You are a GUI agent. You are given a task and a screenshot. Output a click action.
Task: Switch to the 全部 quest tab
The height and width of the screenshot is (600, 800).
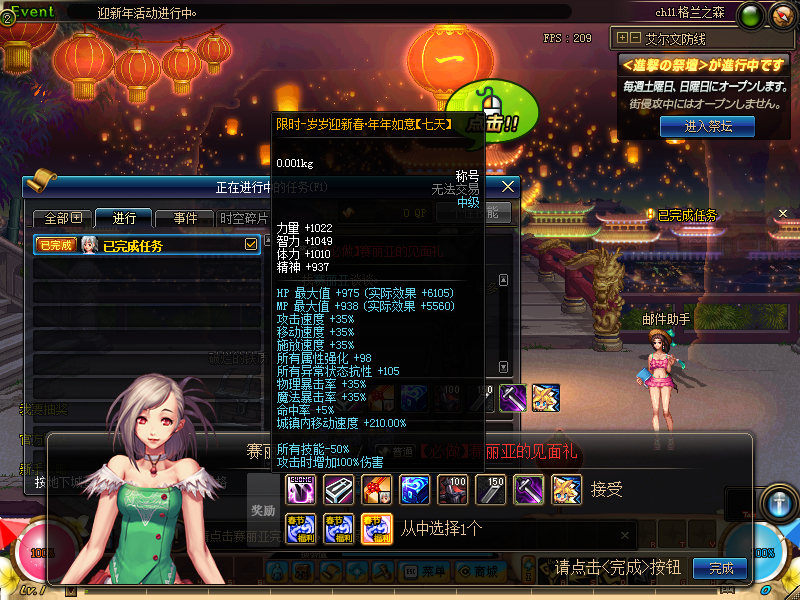[62, 218]
